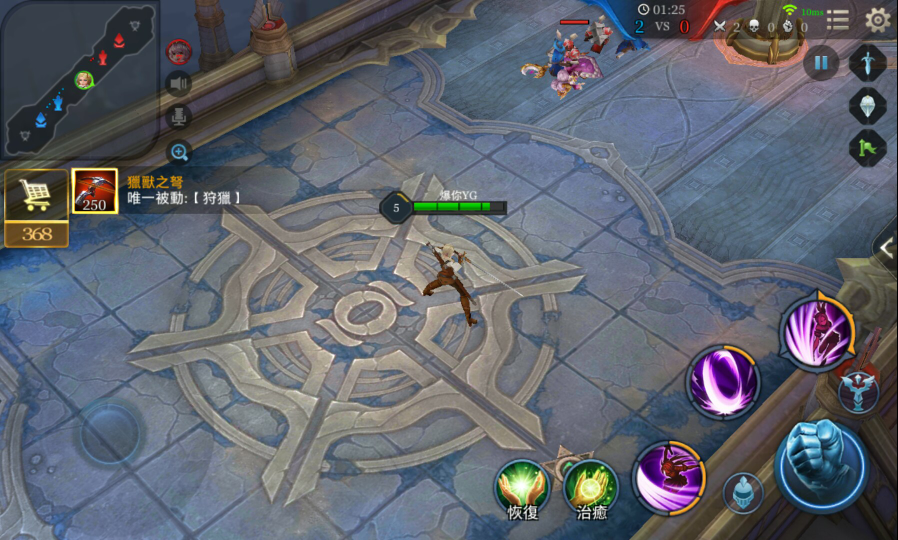Viewport: 898px width, 540px height.
Task: Tap the tower-target attack button
Action: click(859, 392)
